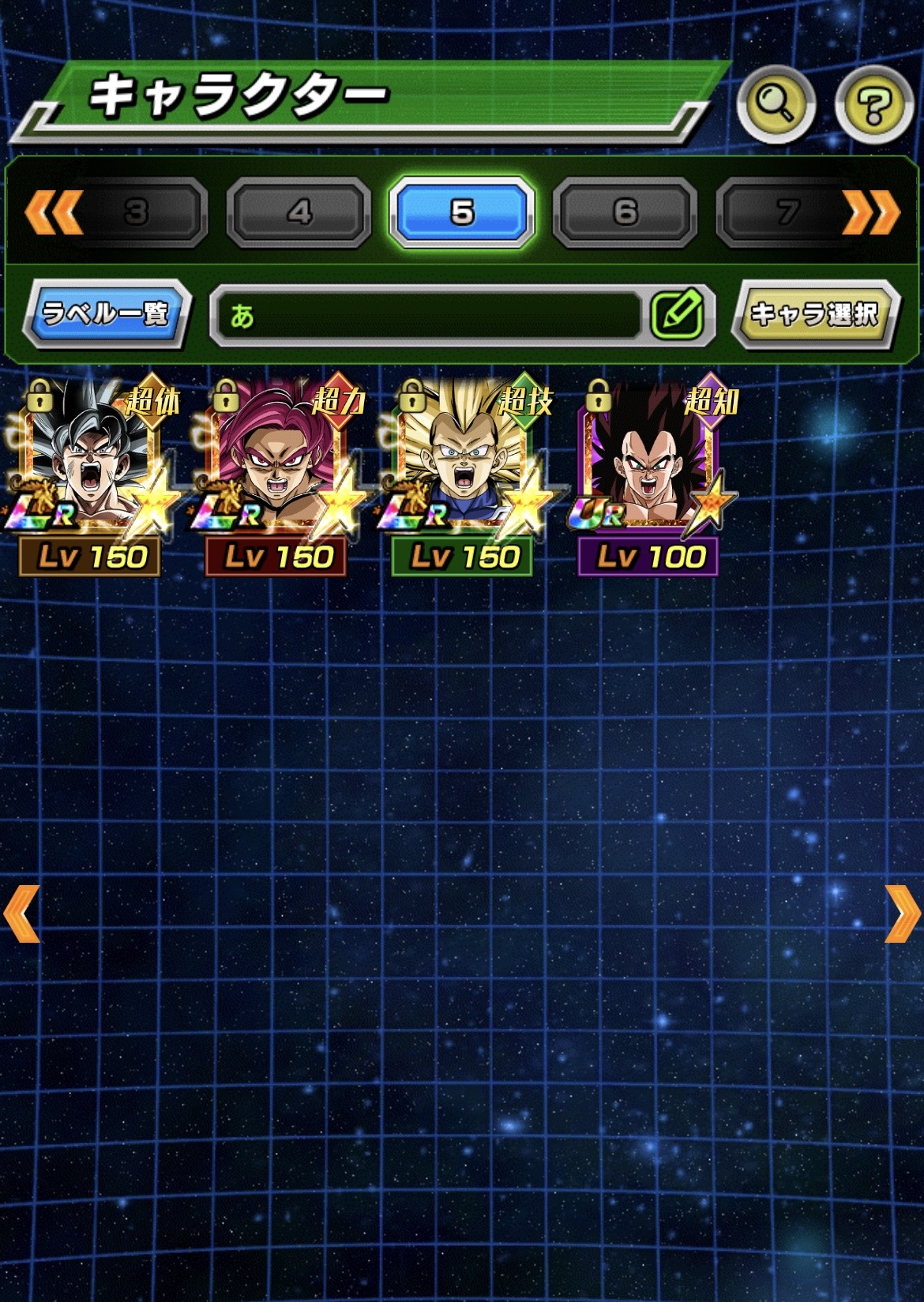This screenshot has width=924, height=1302.
Task: Switch to label page 4
Action: point(299,212)
